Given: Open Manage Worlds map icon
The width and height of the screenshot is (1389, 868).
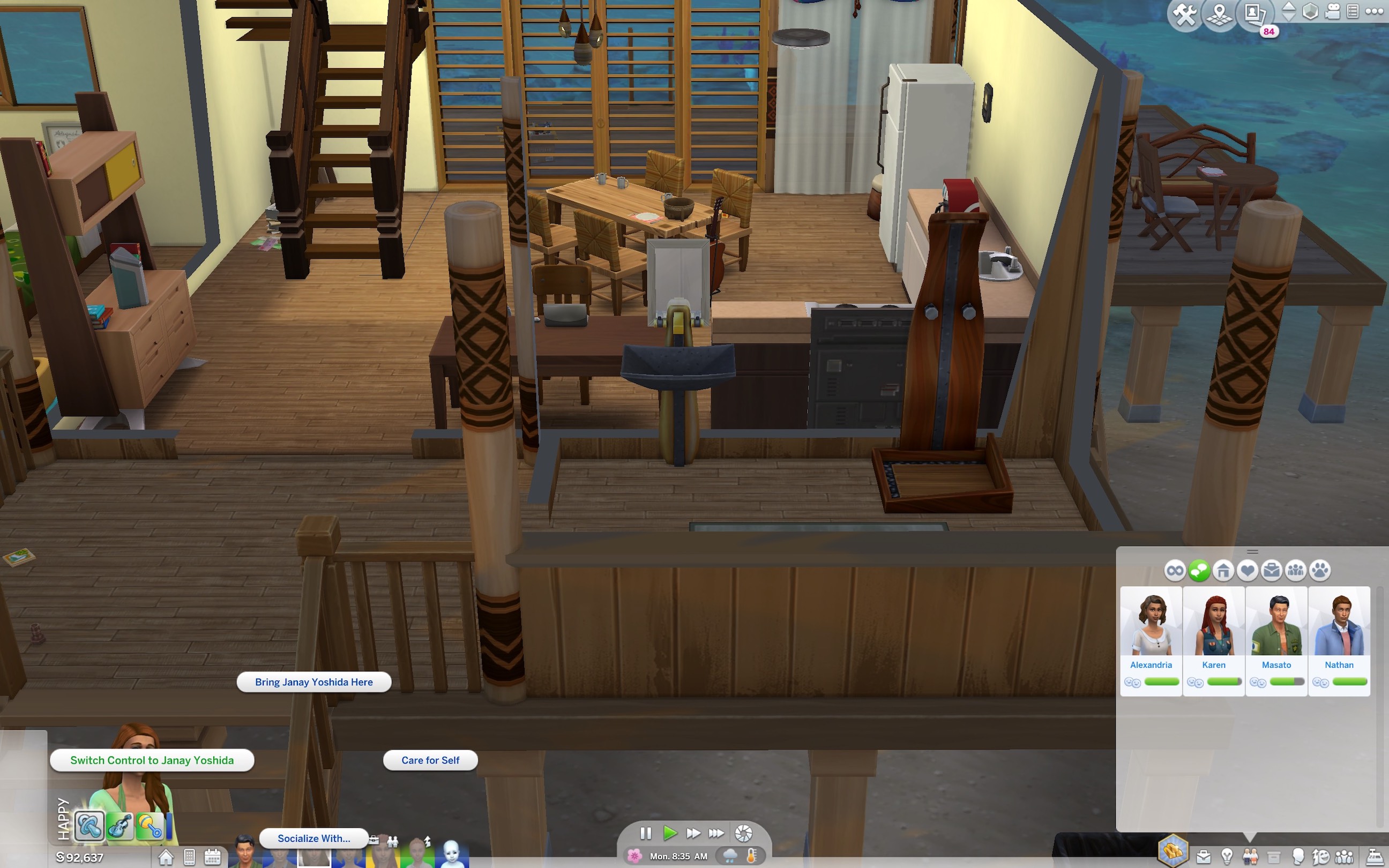Looking at the screenshot, I should (1219, 14).
